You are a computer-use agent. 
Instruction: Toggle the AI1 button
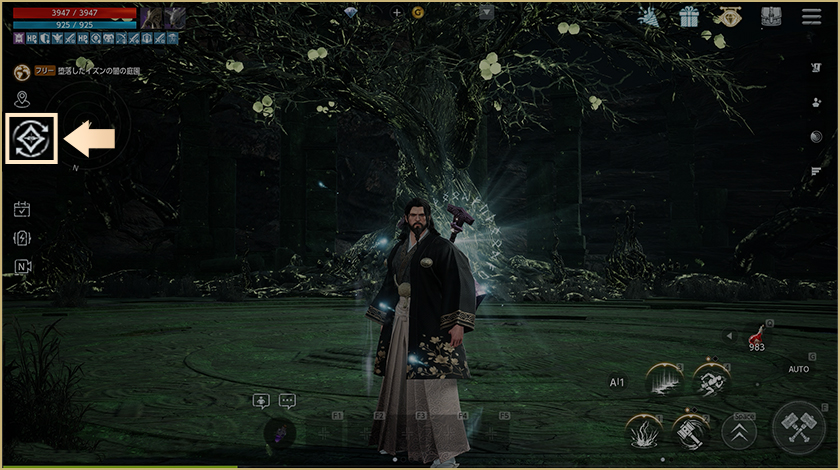coord(617,382)
